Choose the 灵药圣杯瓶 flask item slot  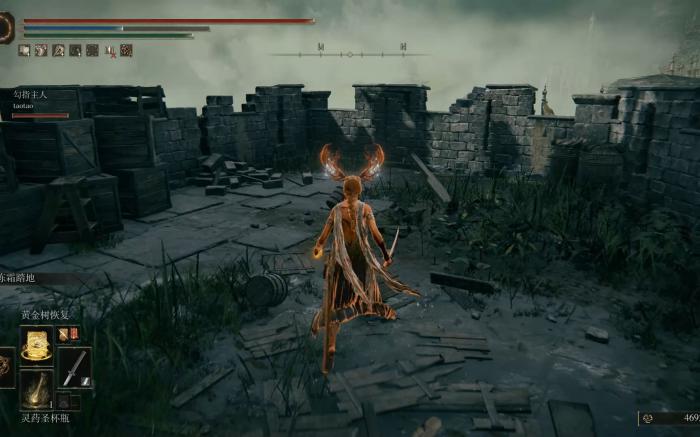37,390
